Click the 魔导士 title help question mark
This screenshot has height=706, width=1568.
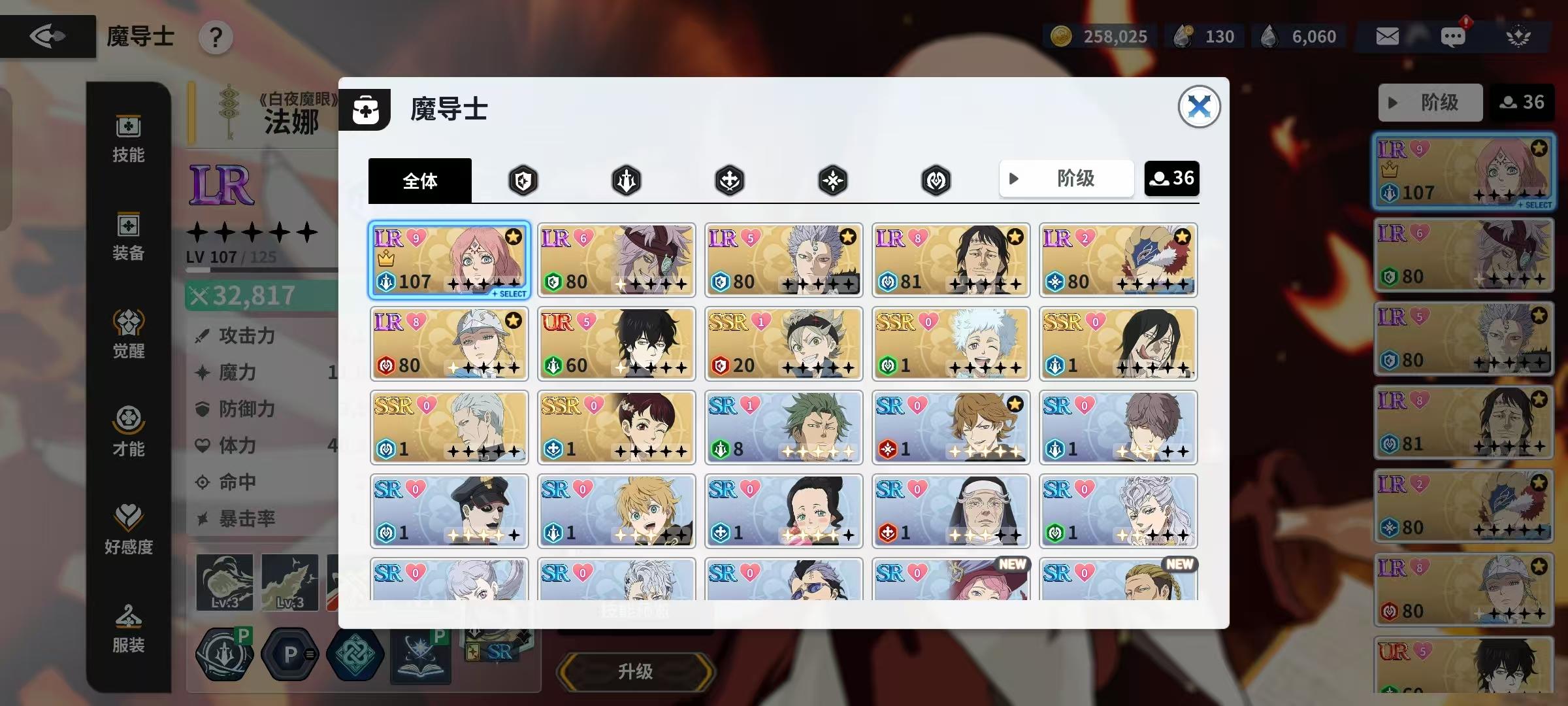tap(216, 37)
